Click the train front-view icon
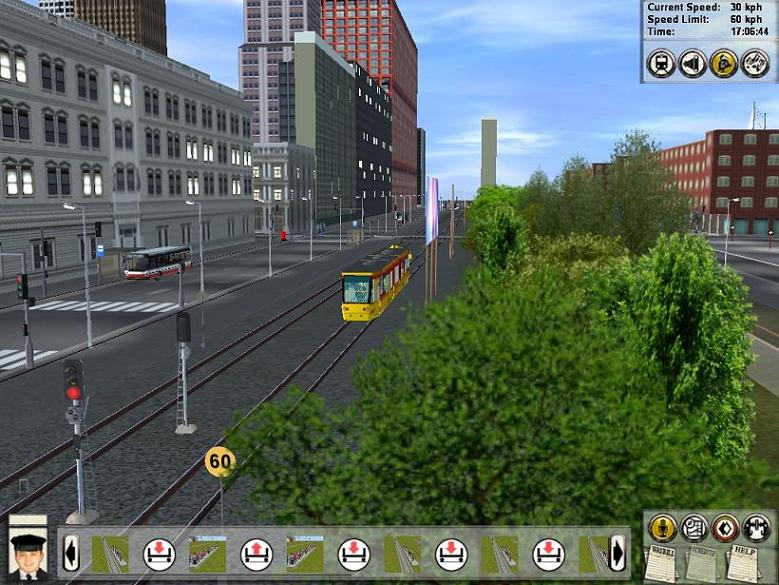Screen dimensions: 779x585 pyautogui.click(x=660, y=64)
